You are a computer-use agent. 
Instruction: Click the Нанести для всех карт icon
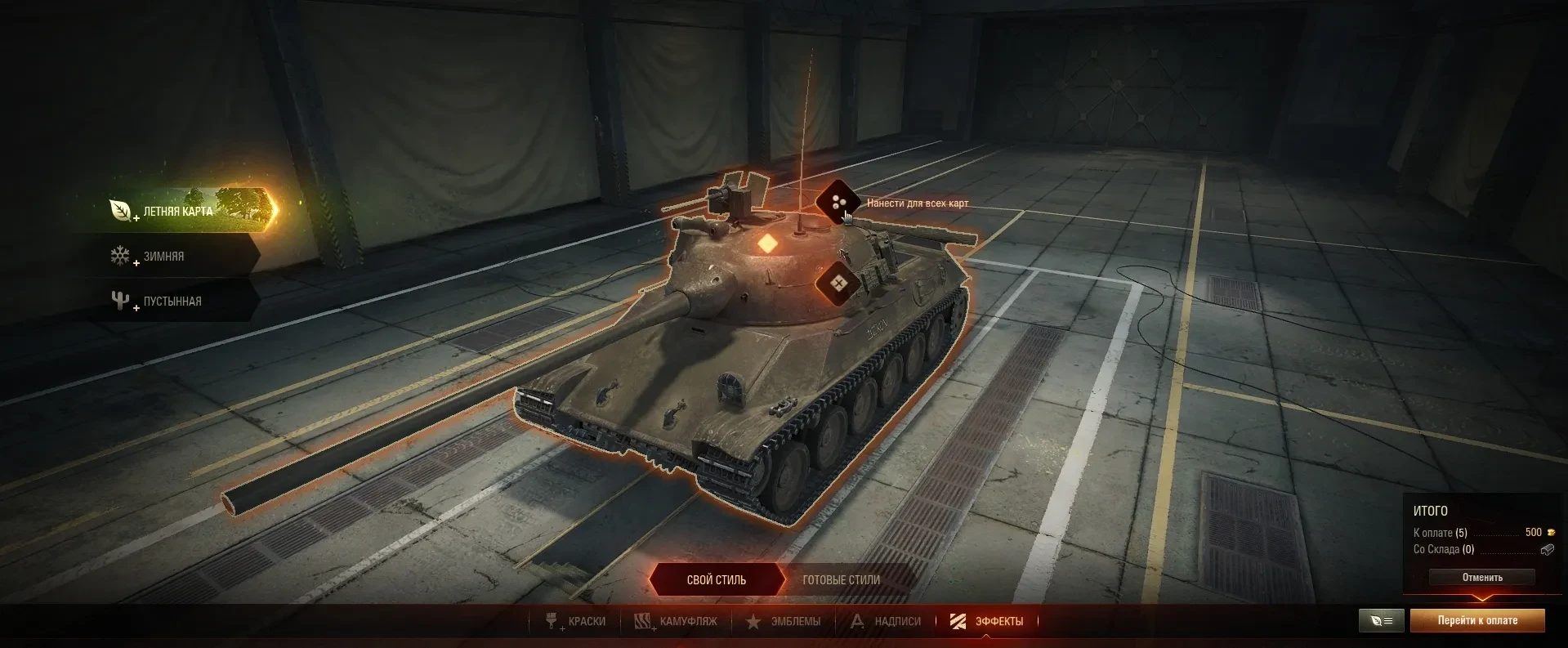[838, 203]
